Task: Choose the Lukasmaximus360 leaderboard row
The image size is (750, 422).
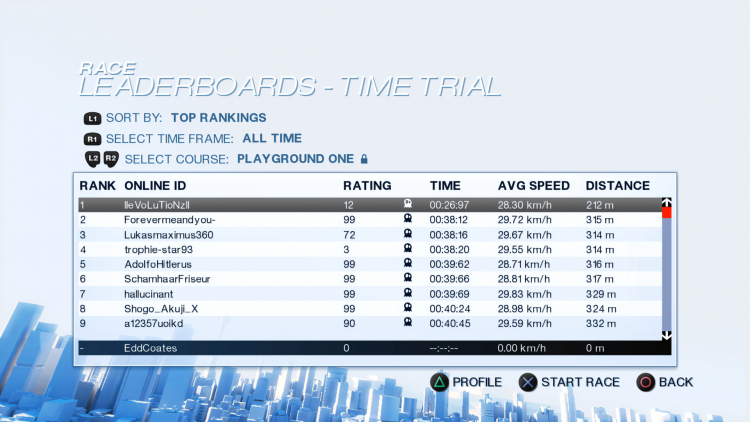Action: 370,234
